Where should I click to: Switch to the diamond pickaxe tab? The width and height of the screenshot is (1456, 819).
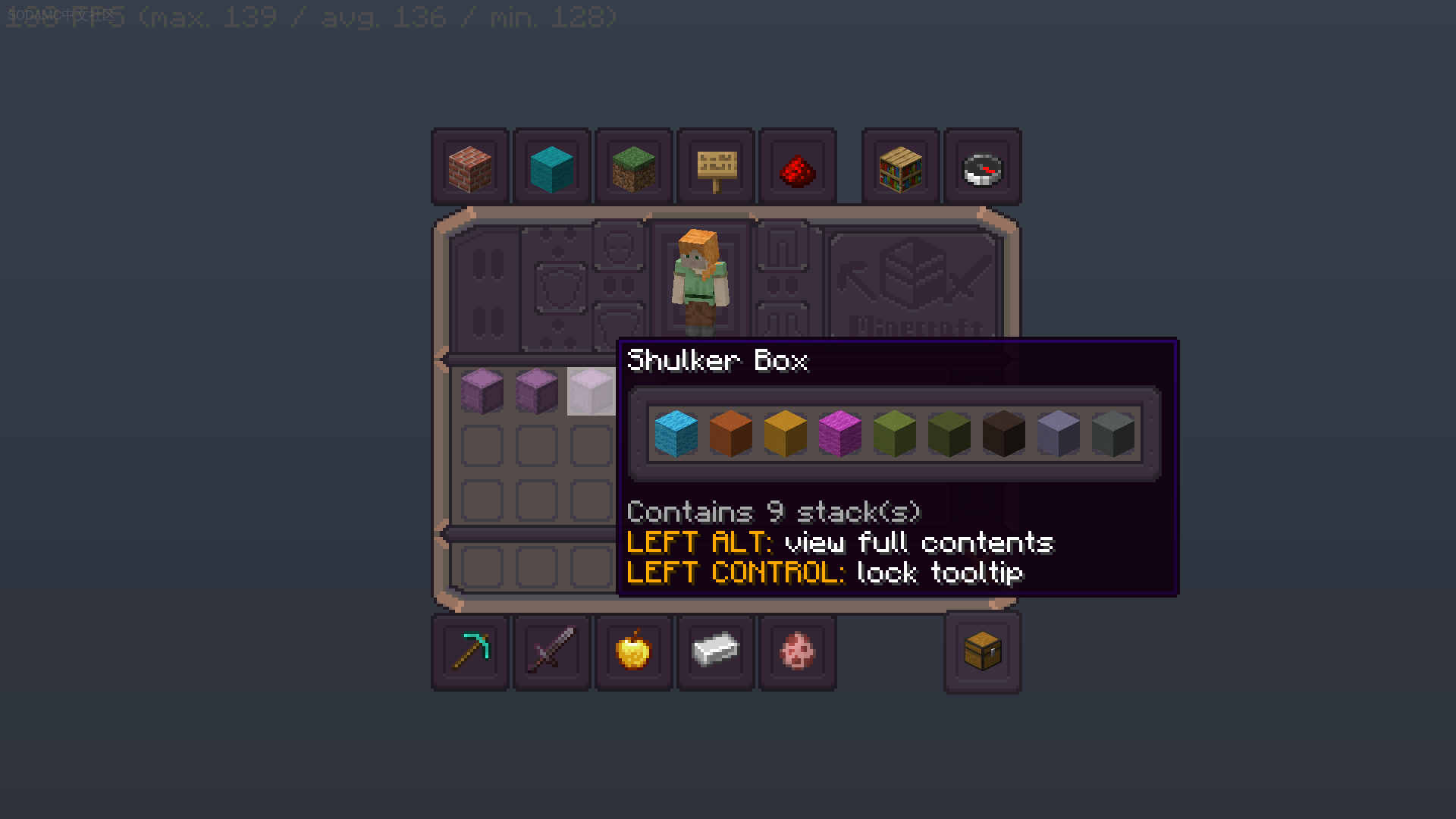[469, 651]
